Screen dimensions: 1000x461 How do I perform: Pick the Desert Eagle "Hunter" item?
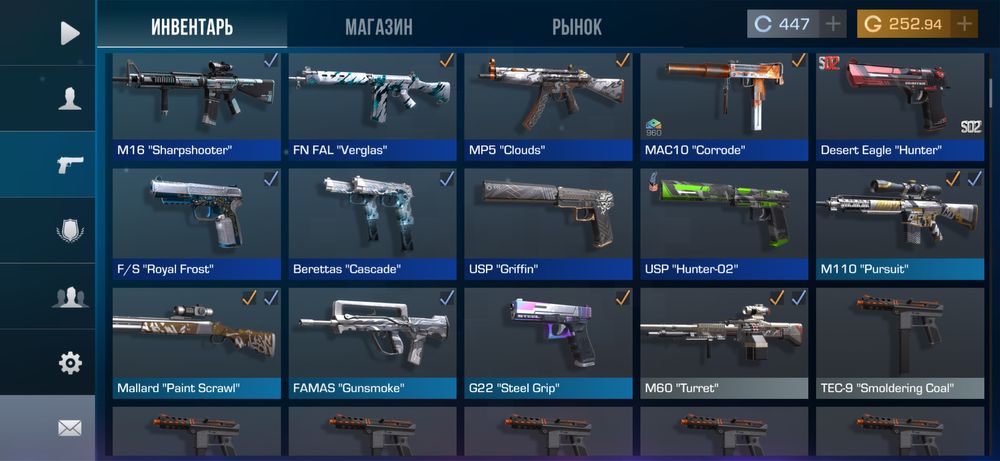coord(900,105)
